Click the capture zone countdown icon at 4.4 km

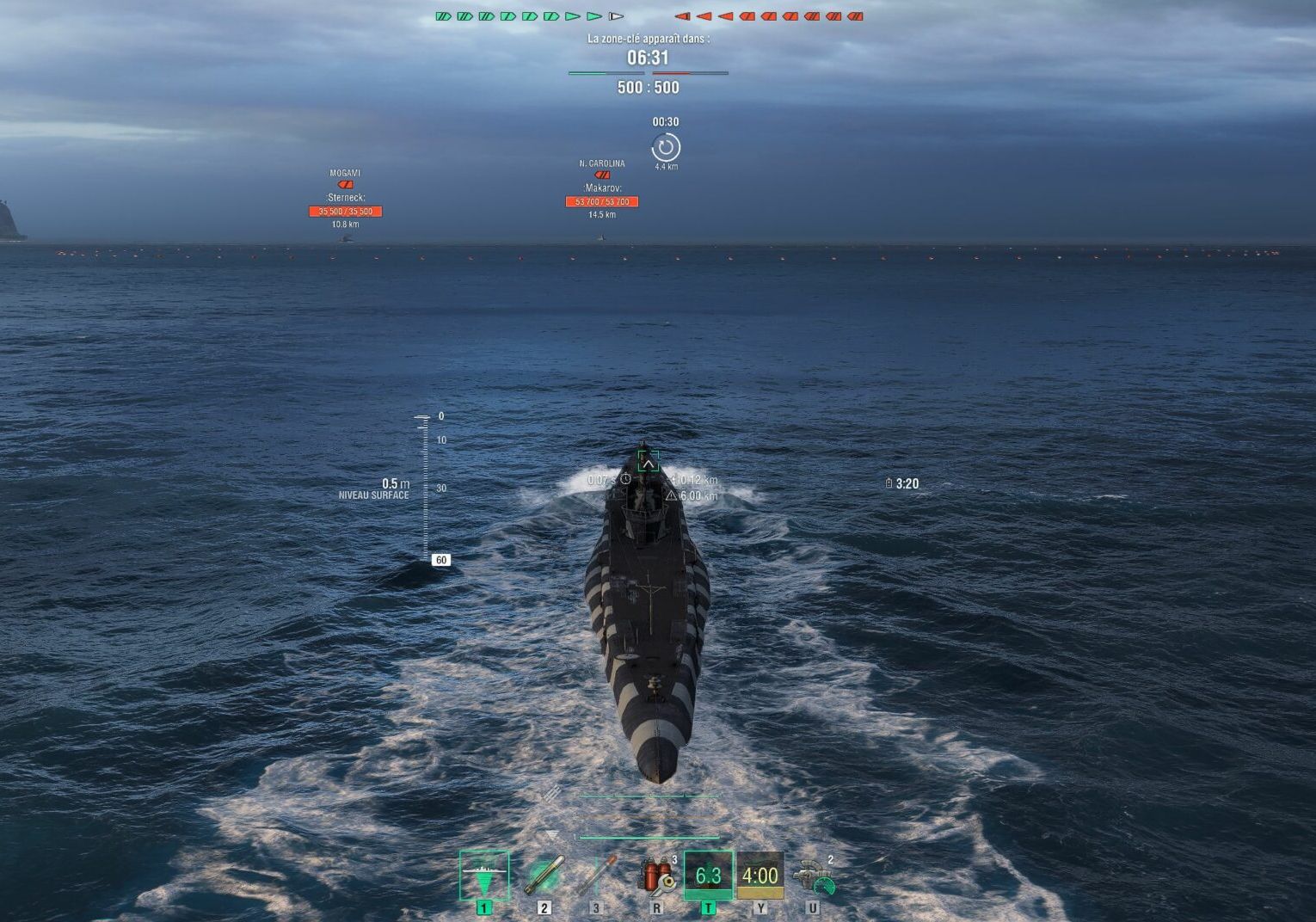[667, 148]
